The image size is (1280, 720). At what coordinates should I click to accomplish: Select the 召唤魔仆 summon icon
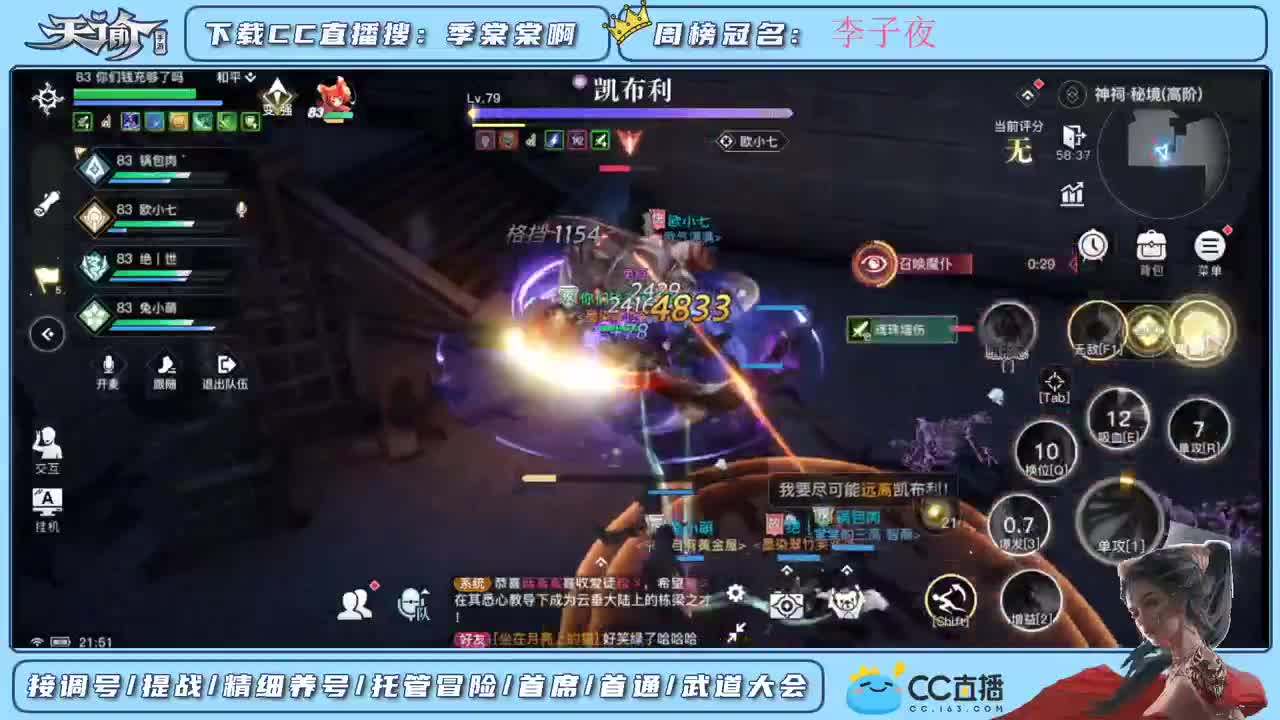(872, 265)
